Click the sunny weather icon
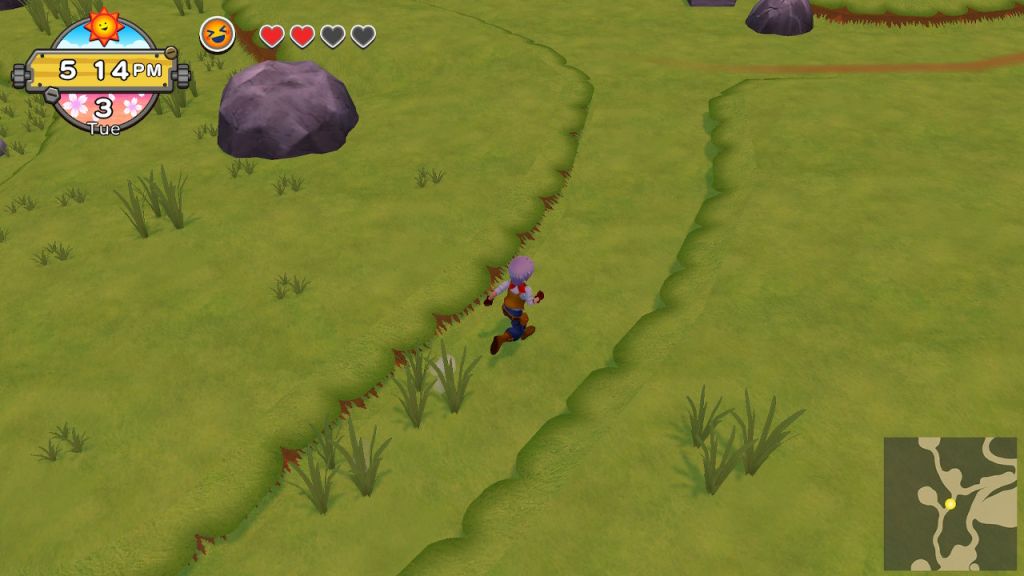The image size is (1024, 576). tap(103, 24)
